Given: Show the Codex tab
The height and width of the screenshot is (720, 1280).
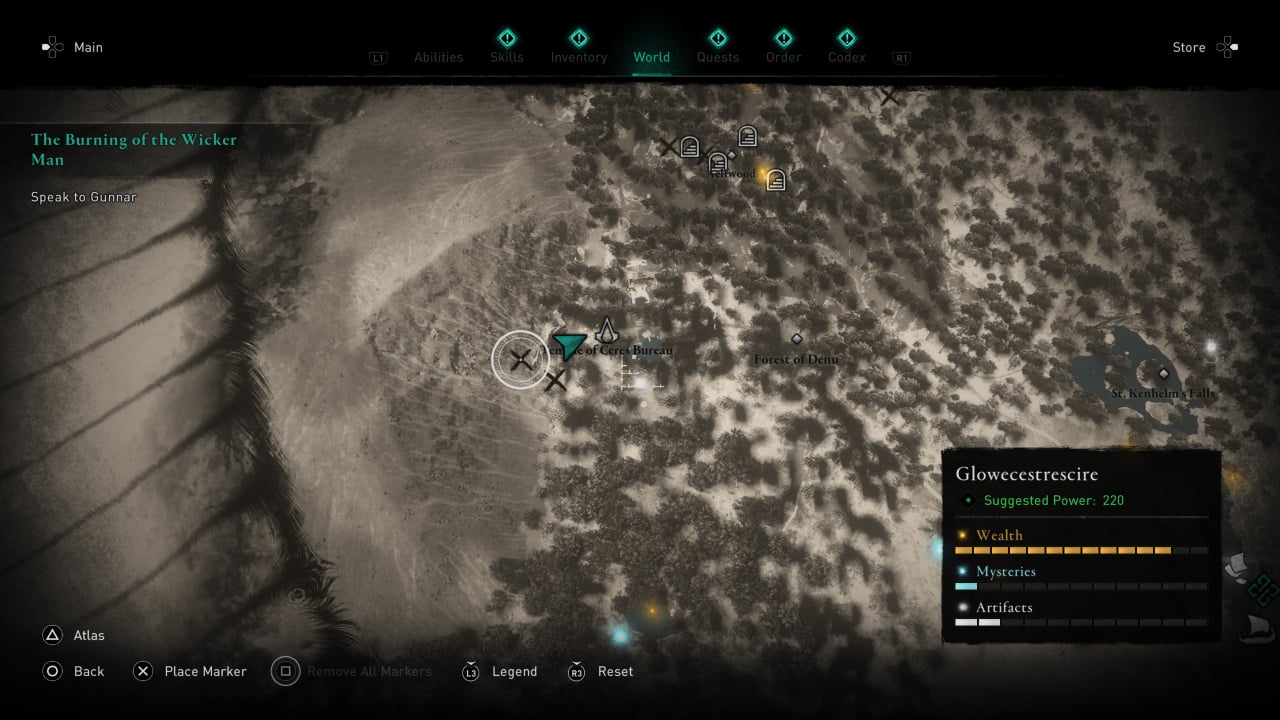Looking at the screenshot, I should (x=847, y=57).
